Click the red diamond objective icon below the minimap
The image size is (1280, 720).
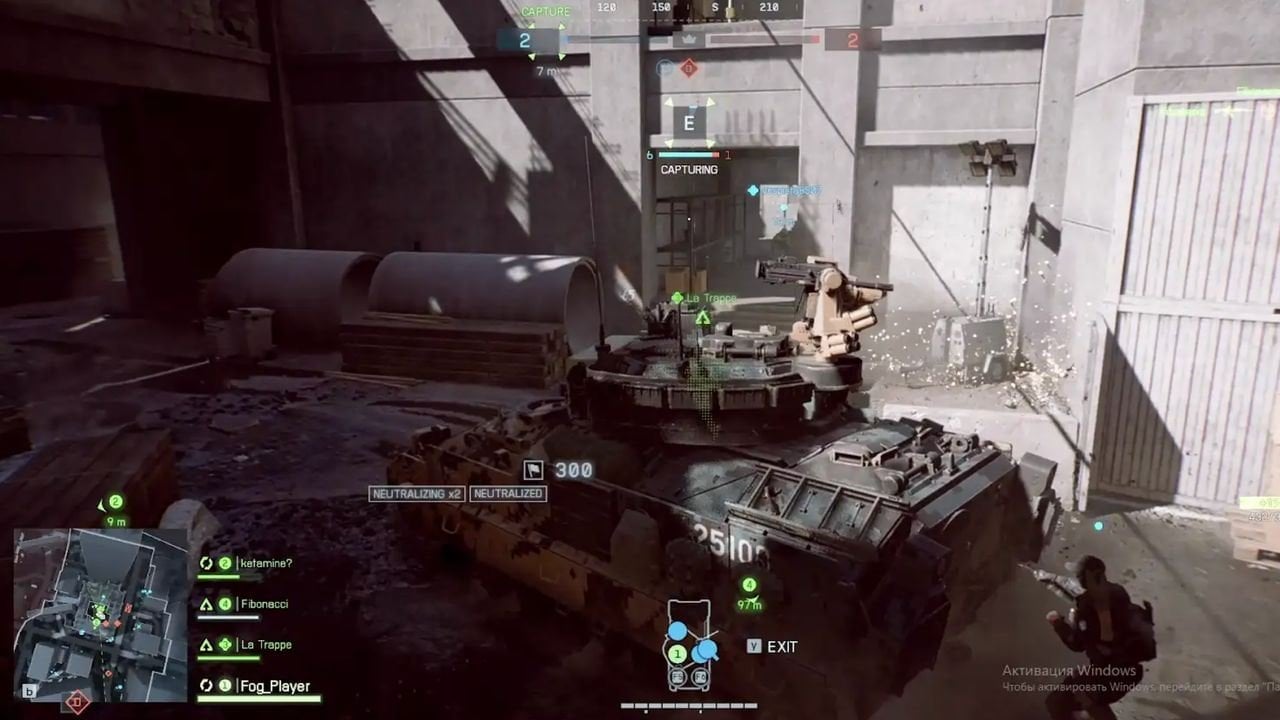[x=76, y=702]
